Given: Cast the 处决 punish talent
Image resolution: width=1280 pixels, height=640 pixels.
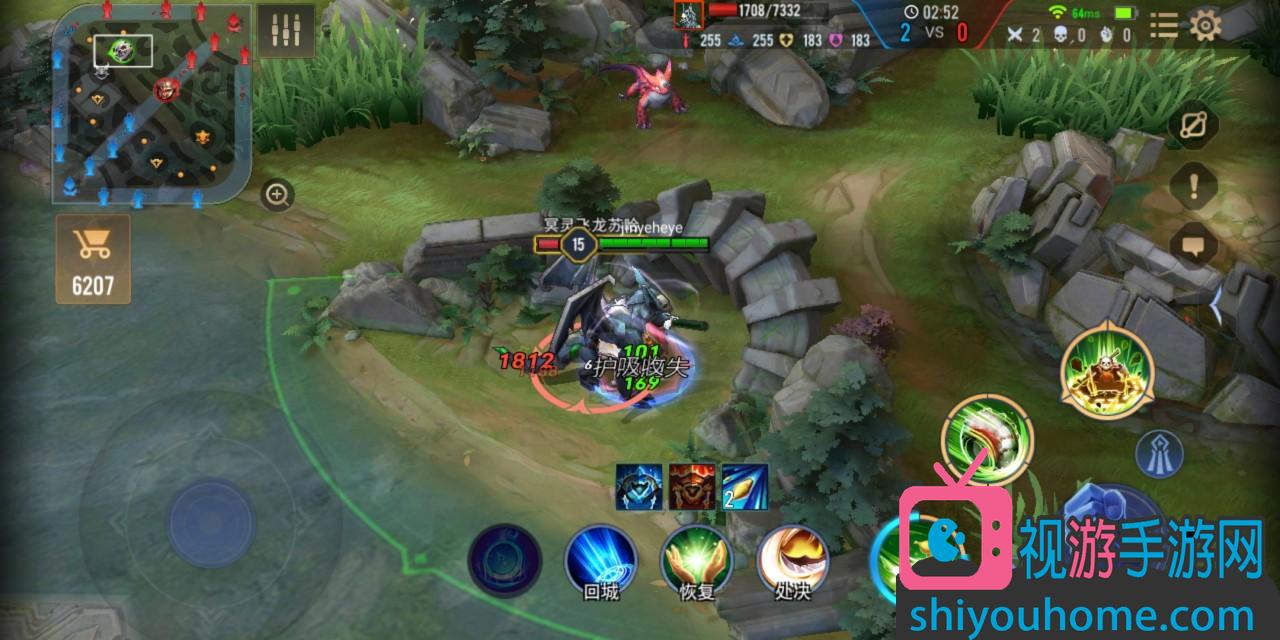Looking at the screenshot, I should pyautogui.click(x=792, y=560).
